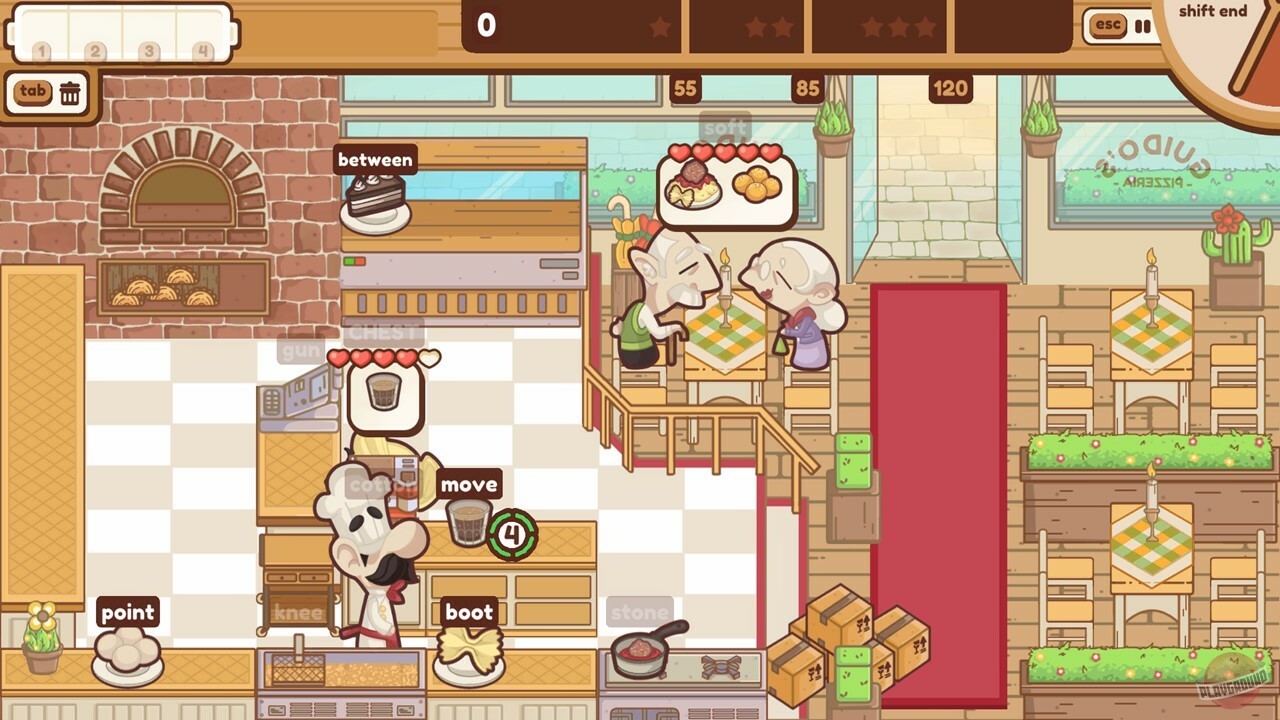Pause the game with the pause icon
This screenshot has width=1280, height=720.
1144,26
